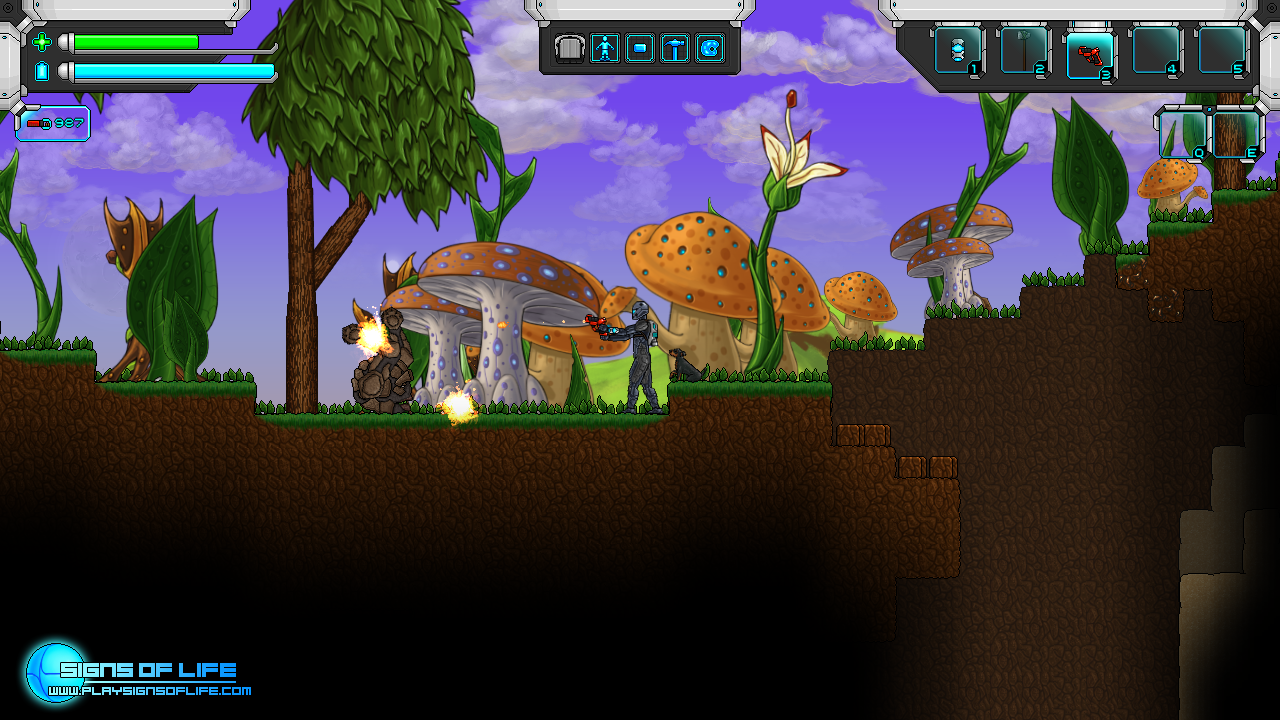Select empty hotbar slot 5

(x=1222, y=50)
